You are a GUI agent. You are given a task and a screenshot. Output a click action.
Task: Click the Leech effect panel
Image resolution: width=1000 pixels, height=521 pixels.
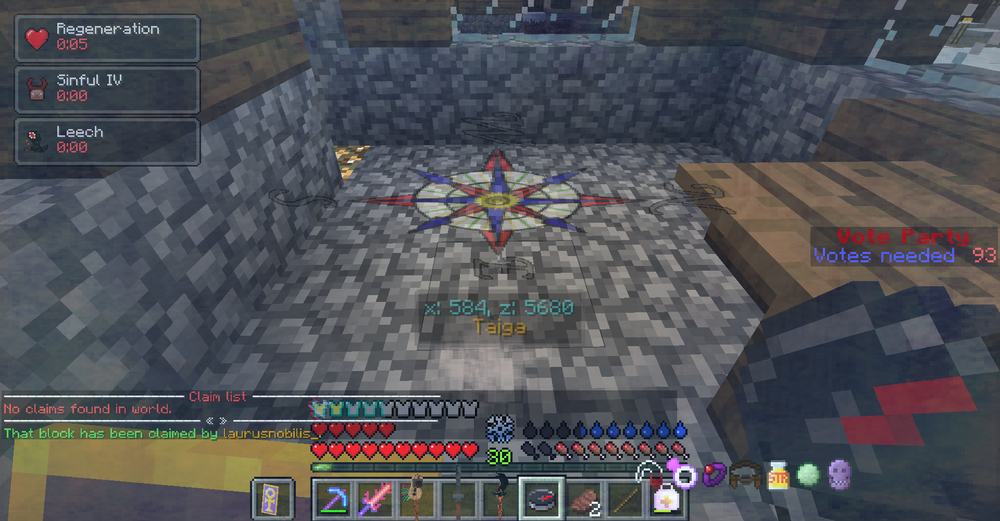pos(107,140)
